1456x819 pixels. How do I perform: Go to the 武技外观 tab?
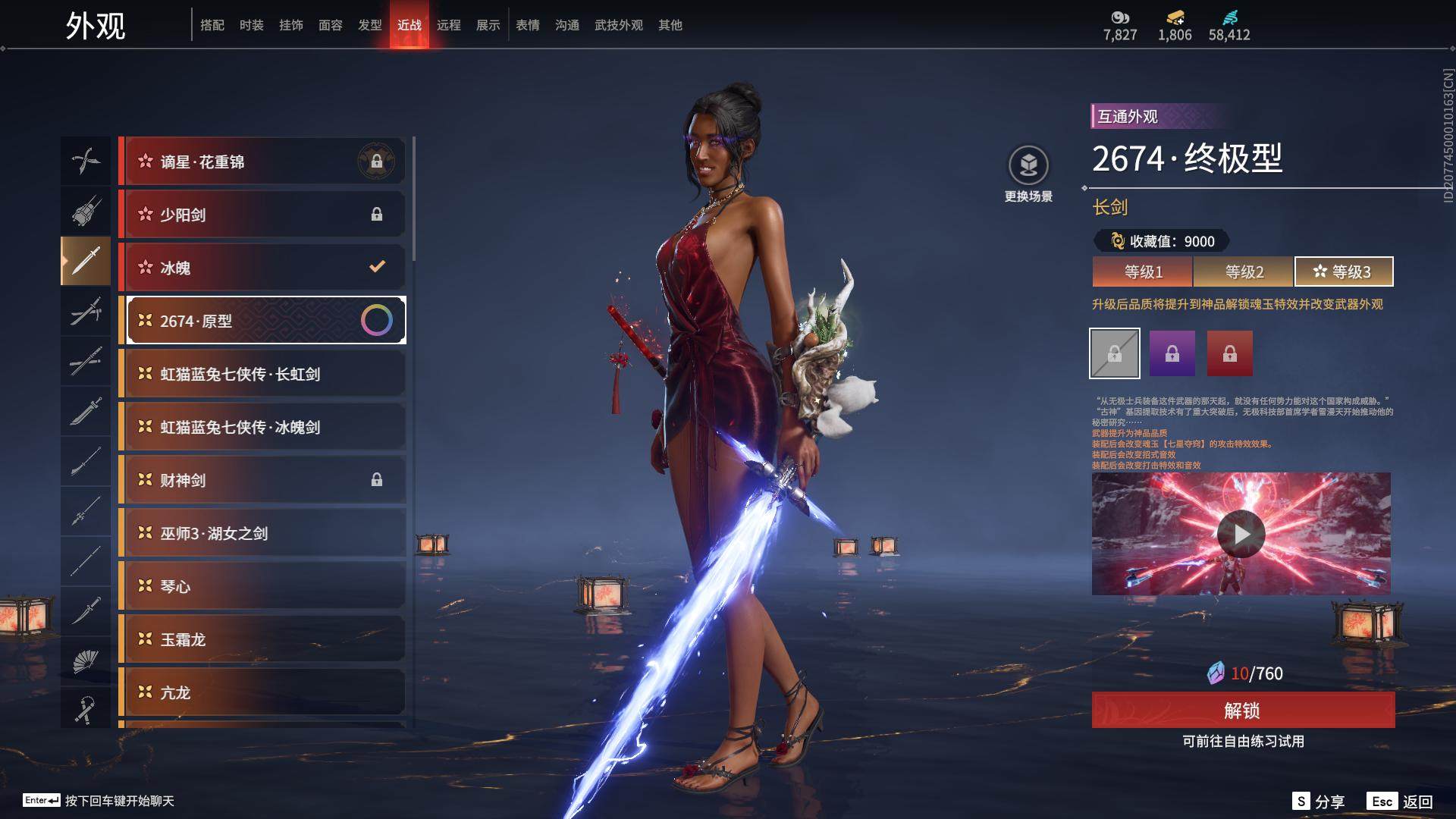click(618, 25)
